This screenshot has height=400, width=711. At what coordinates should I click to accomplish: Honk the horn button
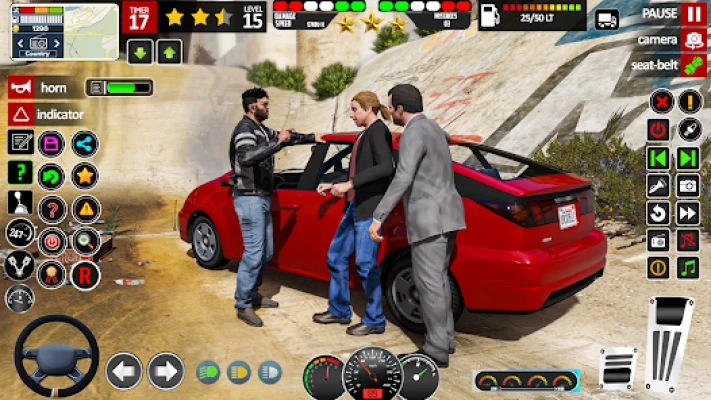pyautogui.click(x=20, y=87)
